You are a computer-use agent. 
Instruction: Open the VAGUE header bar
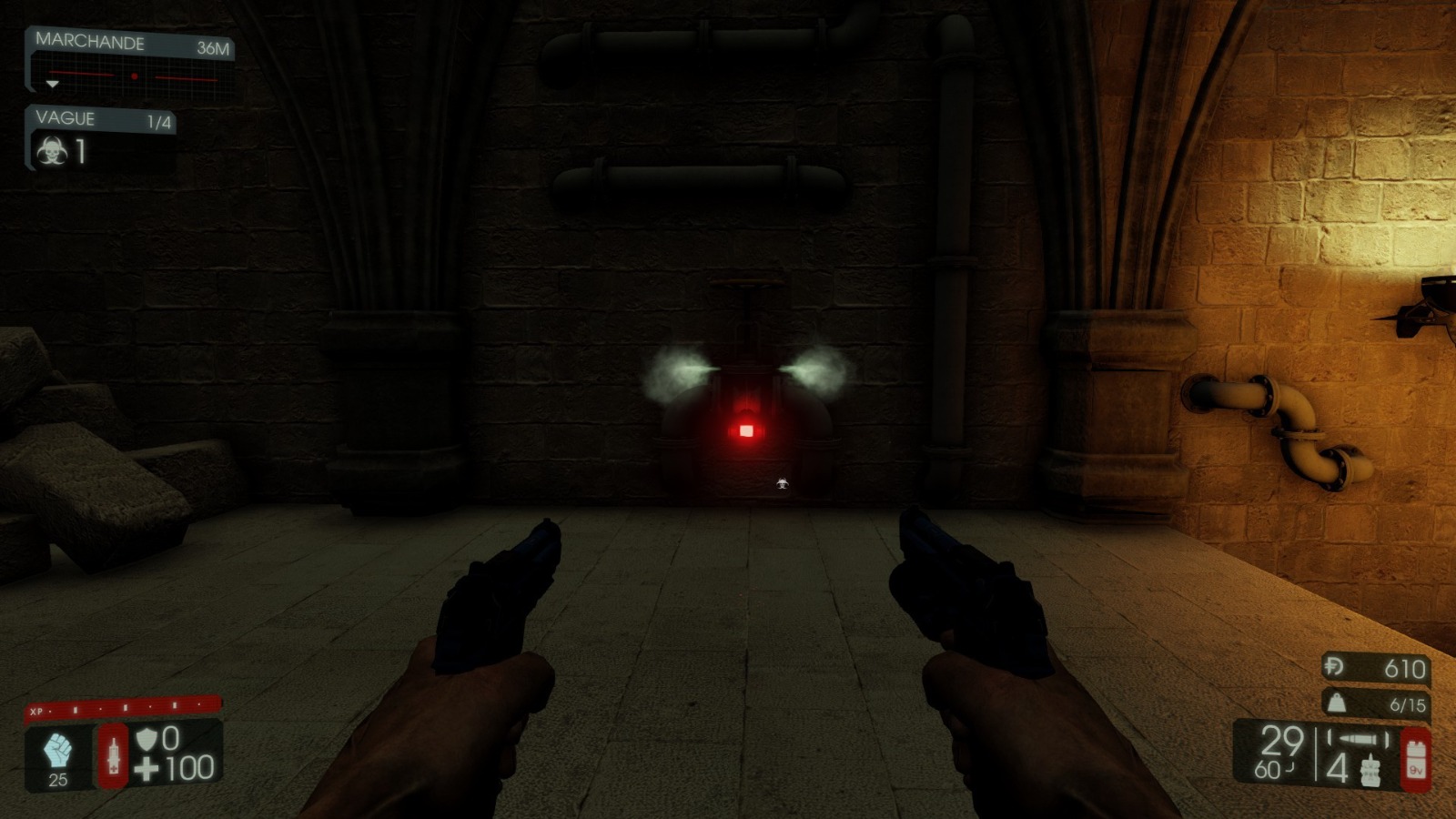68,118
